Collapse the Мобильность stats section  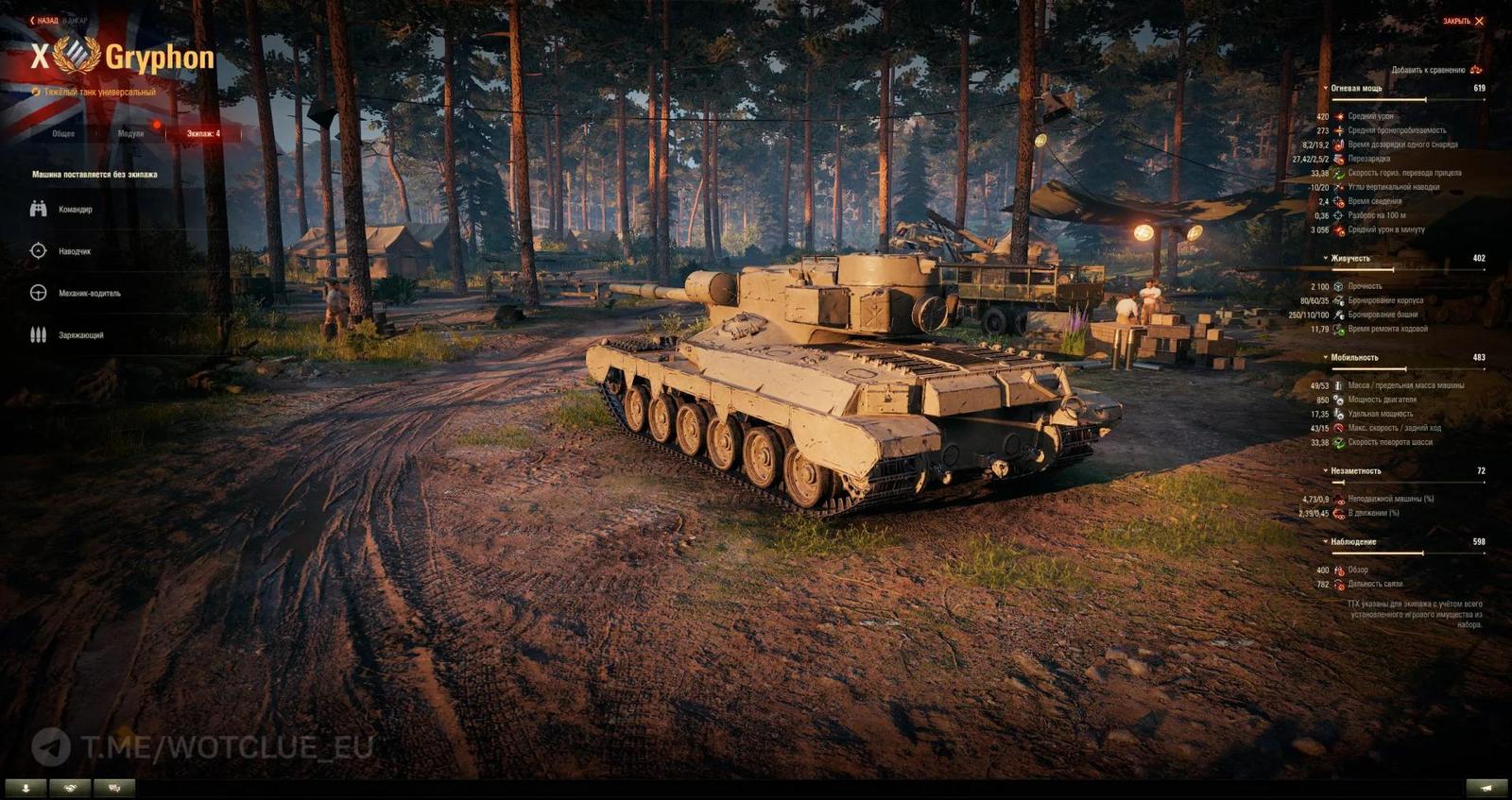pyautogui.click(x=1325, y=356)
